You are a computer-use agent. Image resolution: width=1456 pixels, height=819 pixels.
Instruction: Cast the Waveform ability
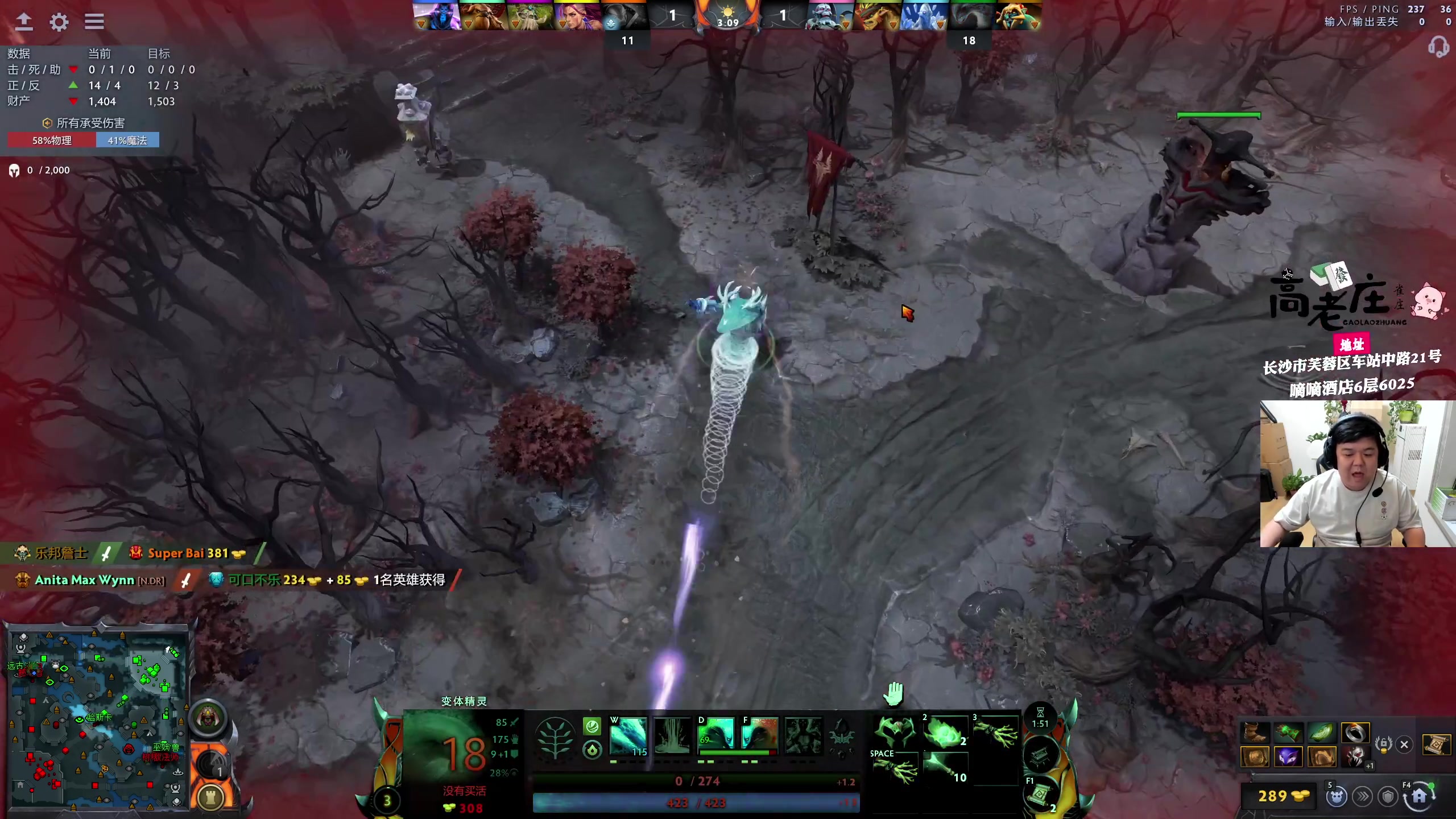(x=627, y=735)
